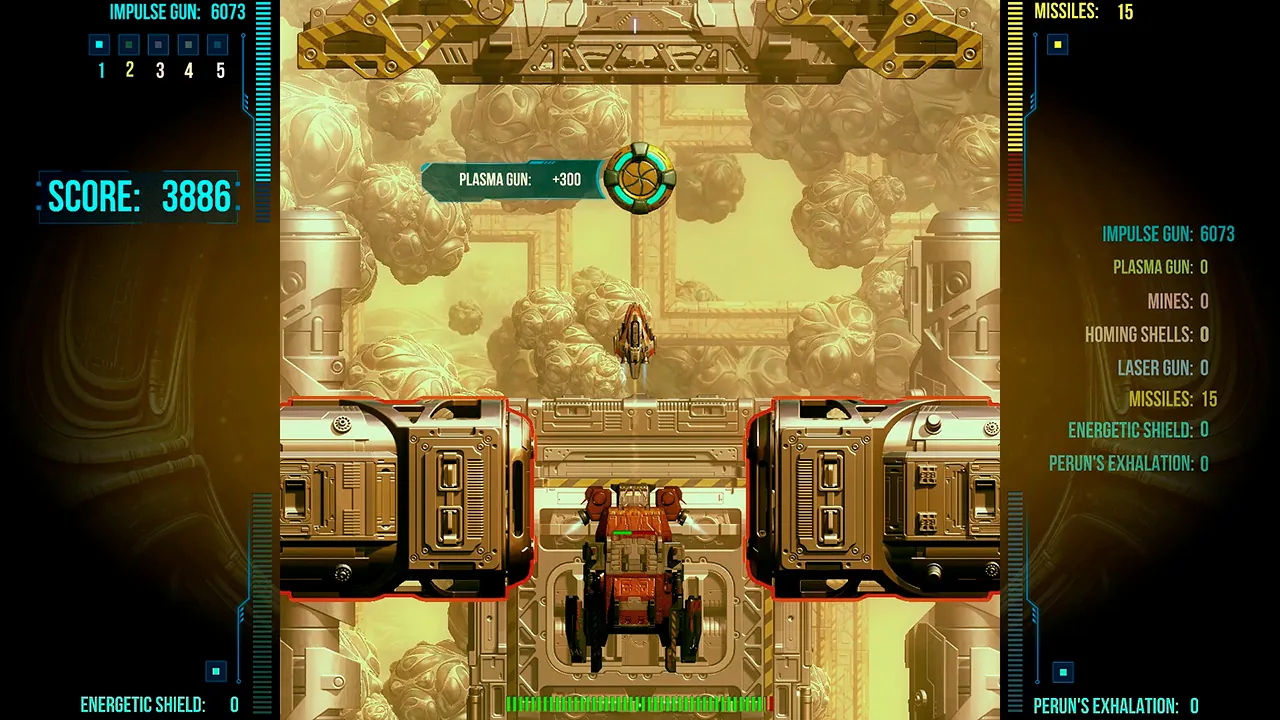The image size is (1280, 720).
Task: Select weapon slot 1 impulse gun icon
Action: point(98,44)
